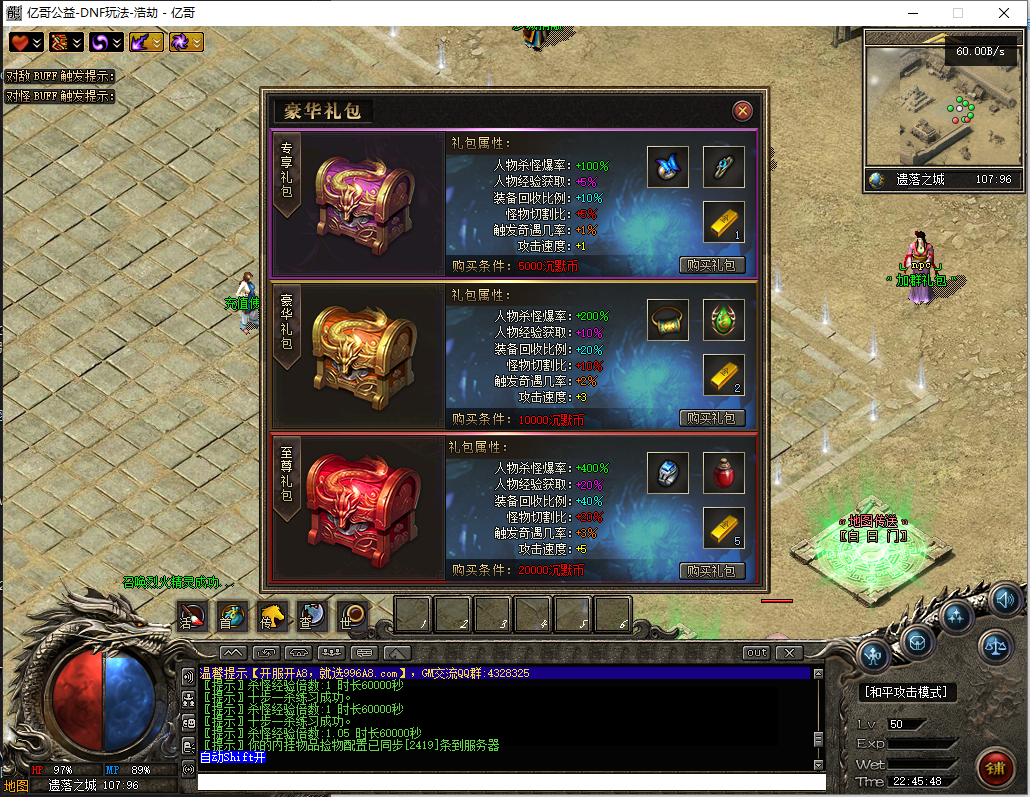The height and width of the screenshot is (797, 1030).
Task: Inspect the green gem amulet reward
Action: tap(723, 320)
